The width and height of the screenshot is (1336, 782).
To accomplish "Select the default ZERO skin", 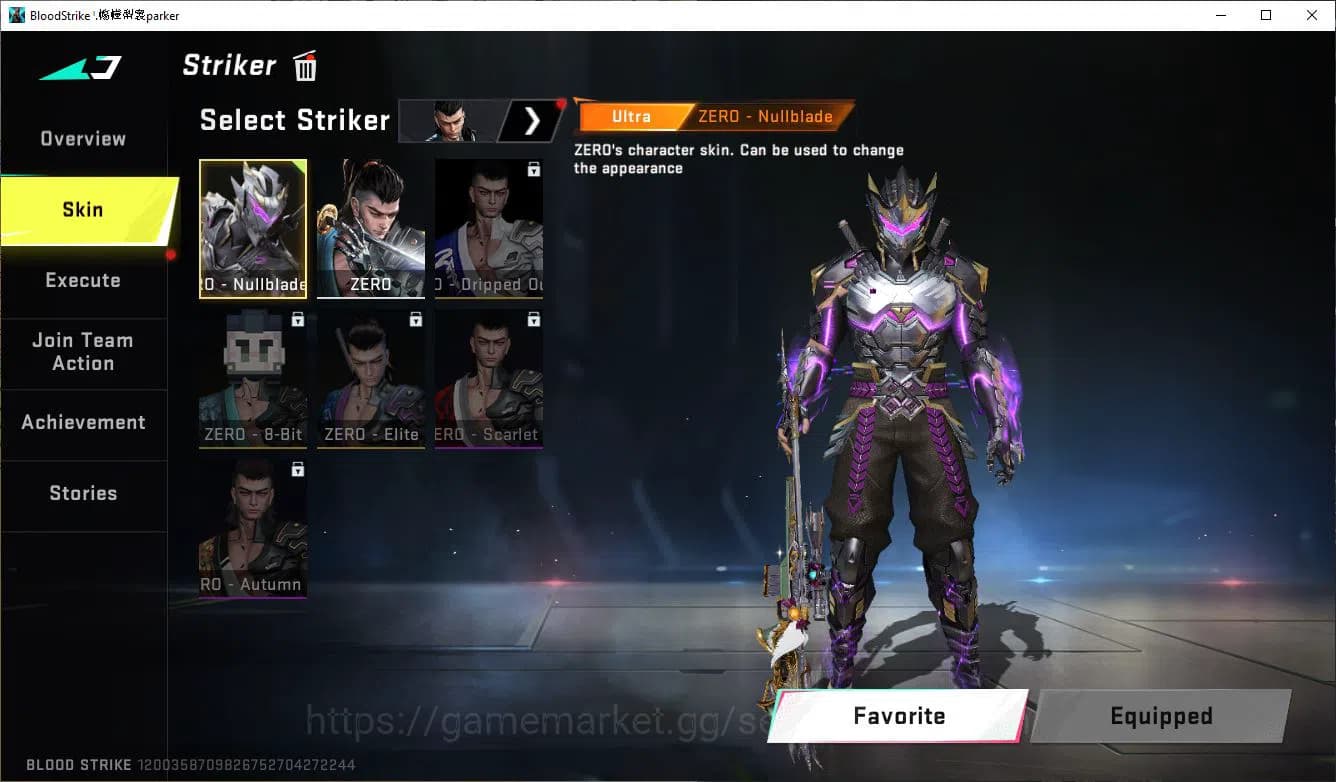I will tap(370, 228).
